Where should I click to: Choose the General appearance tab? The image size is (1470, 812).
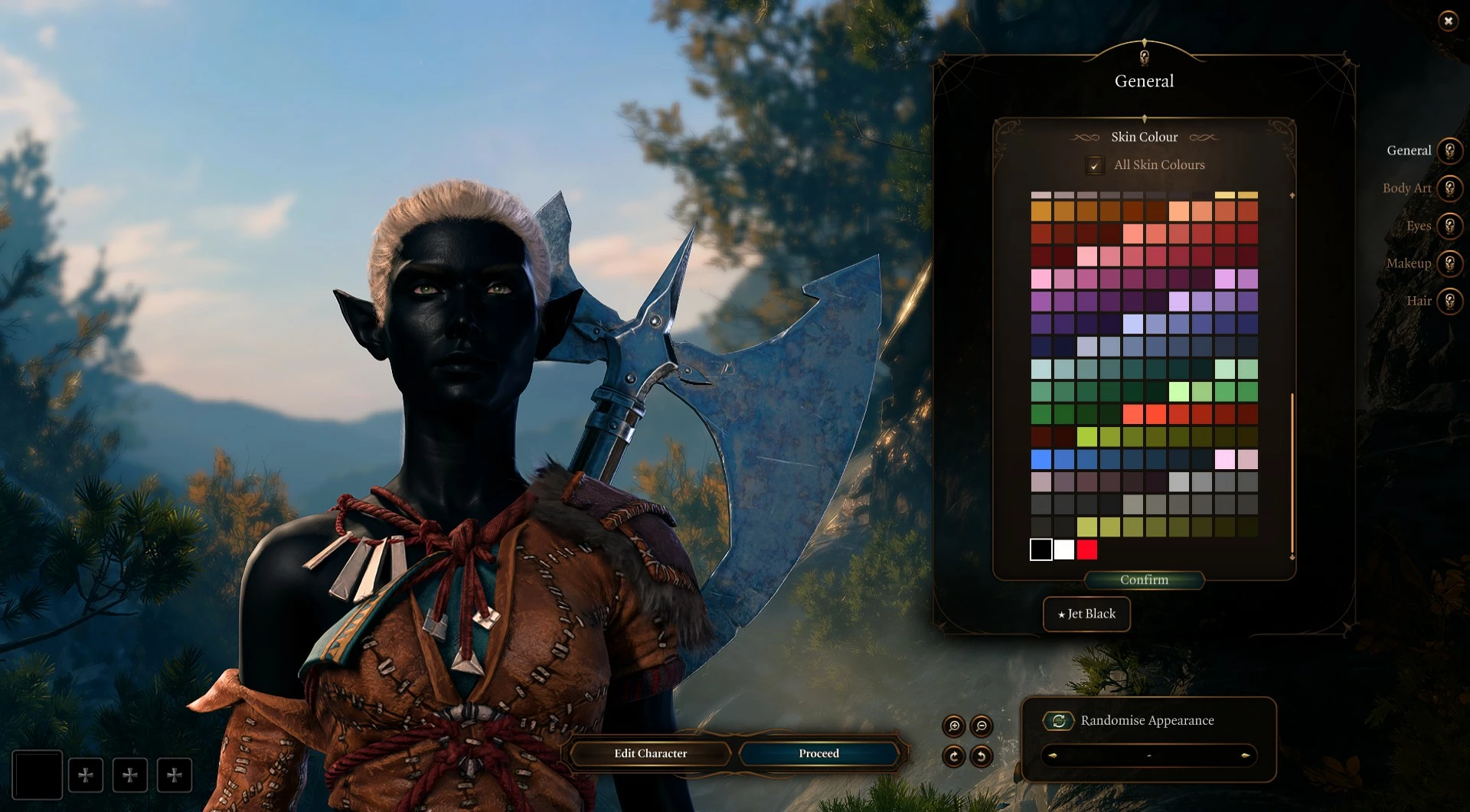pyautogui.click(x=1449, y=151)
